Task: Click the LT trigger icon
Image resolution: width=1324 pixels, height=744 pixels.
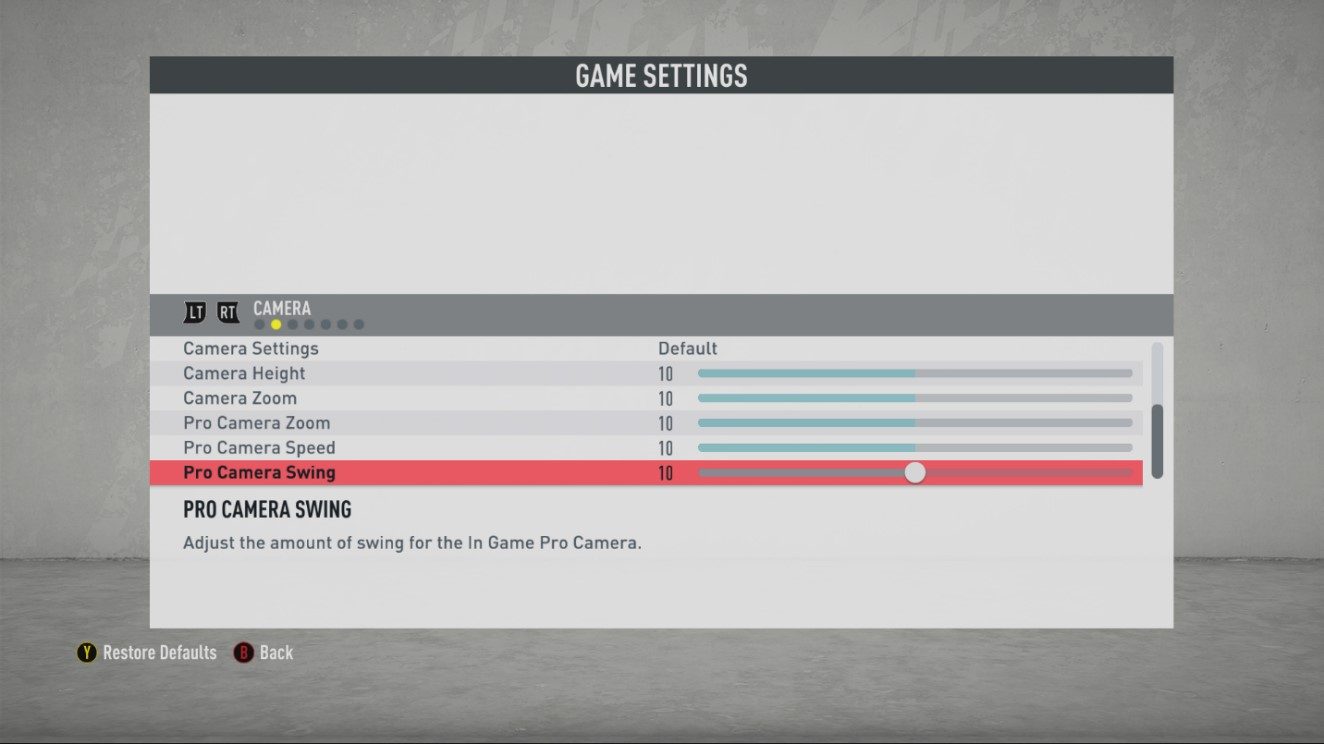Action: [x=195, y=312]
